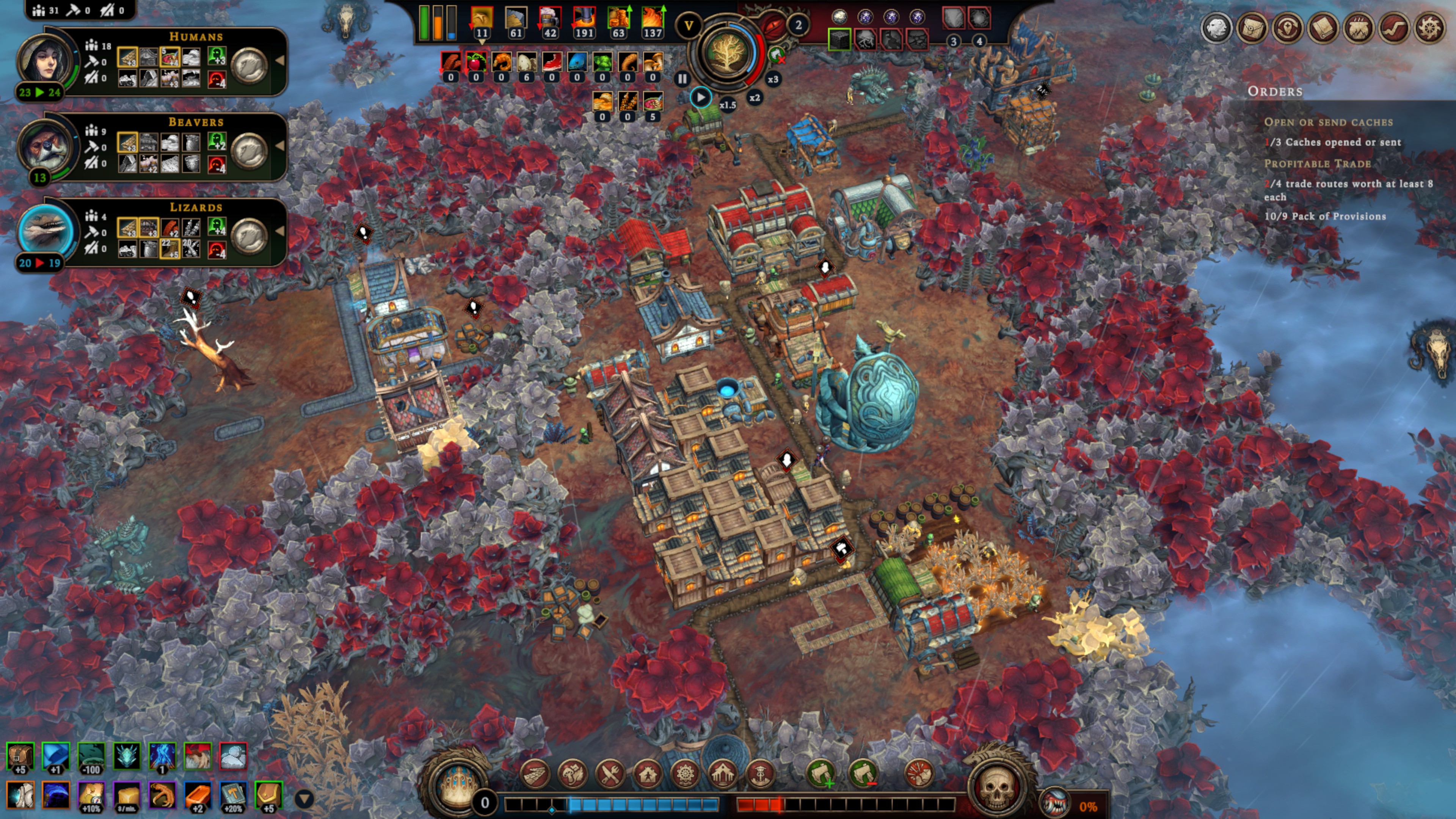This screenshot has width=1456, height=819.
Task: Open the recipes cauldron panel
Action: [1358, 27]
